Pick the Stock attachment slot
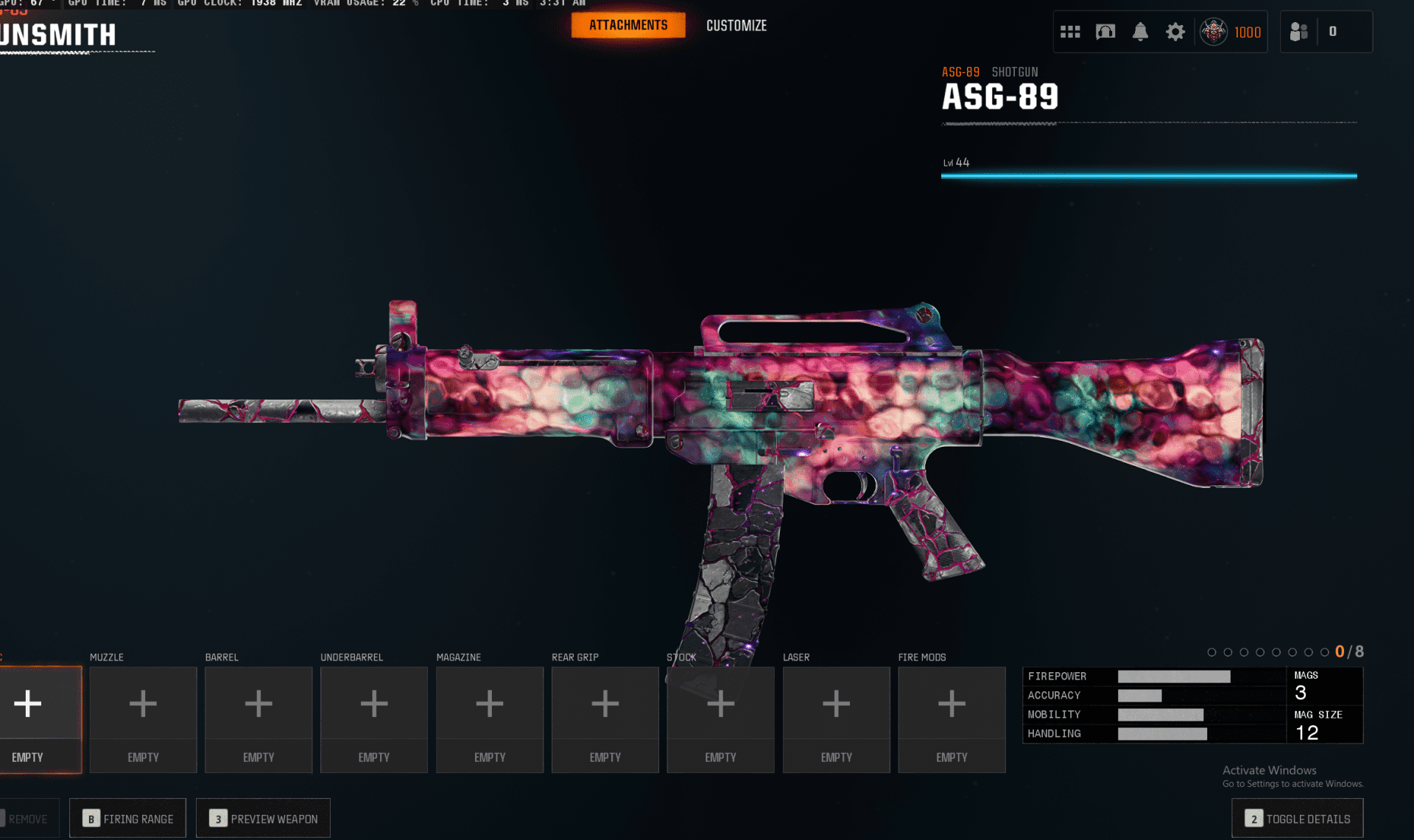 (720, 719)
